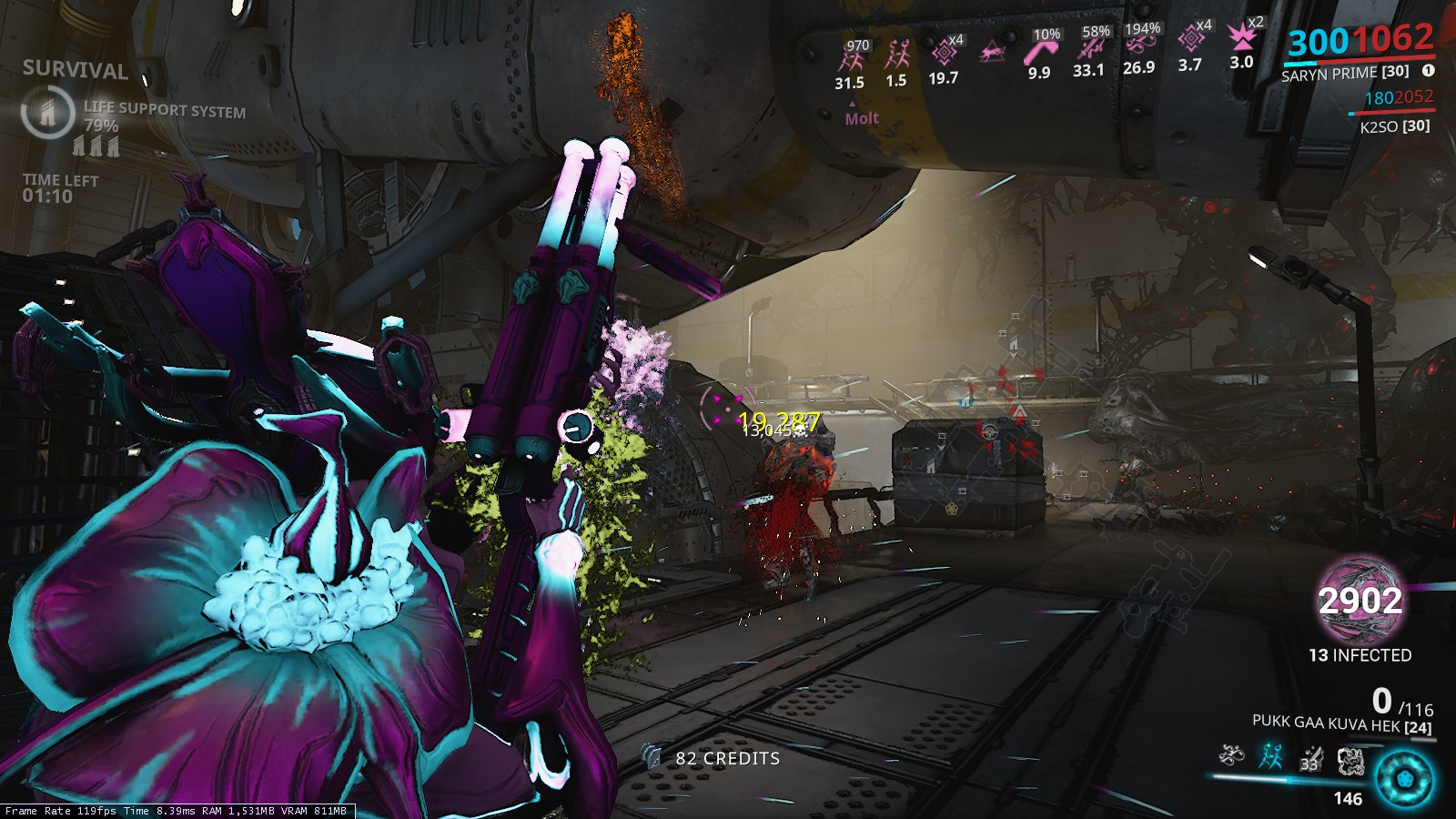Click the Life Support System icon

pyautogui.click(x=47, y=112)
